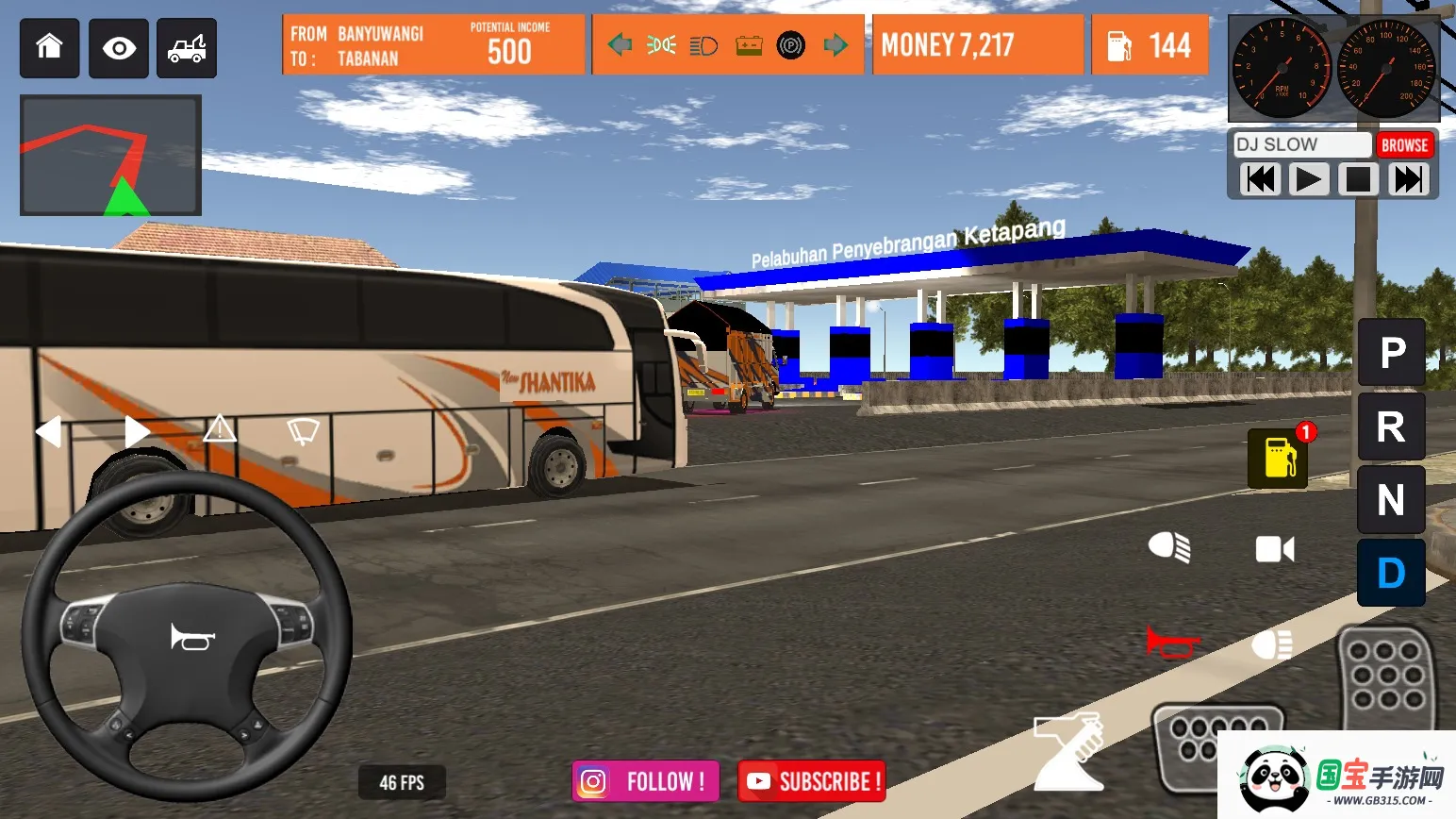This screenshot has height=819, width=1456.
Task: Shift gear into Neutral
Action: pyautogui.click(x=1392, y=500)
